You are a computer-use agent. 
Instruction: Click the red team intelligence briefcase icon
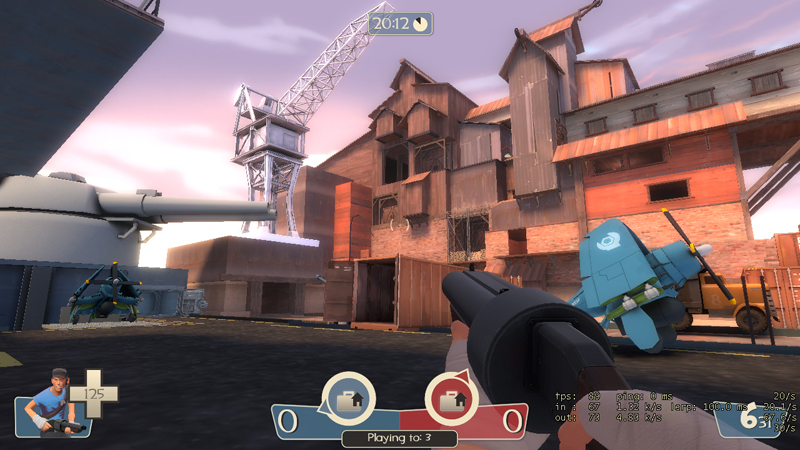tap(451, 401)
